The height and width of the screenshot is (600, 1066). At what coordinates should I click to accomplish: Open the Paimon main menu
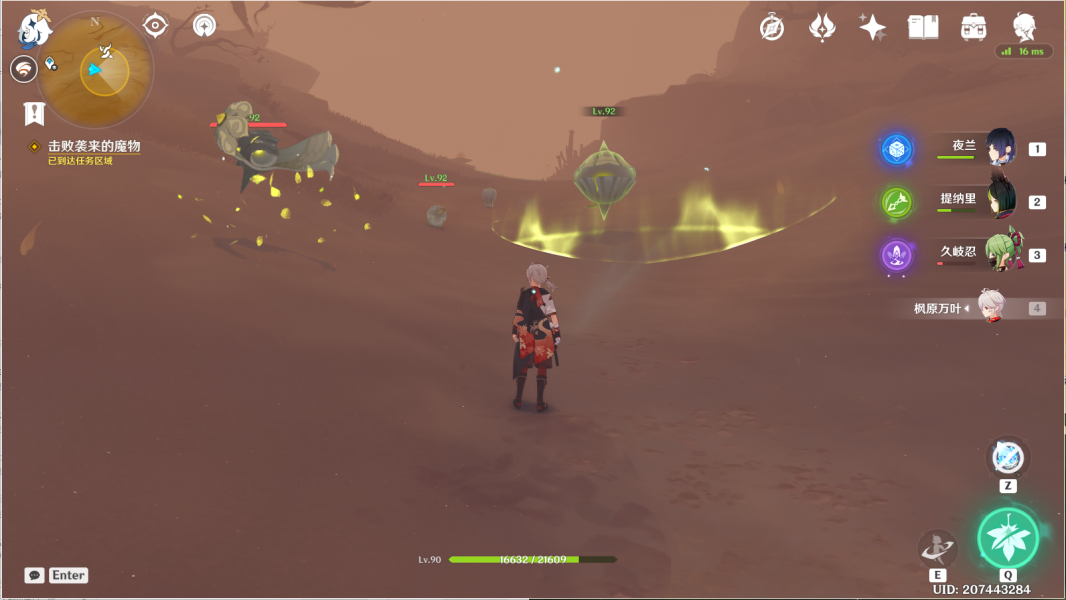click(35, 27)
